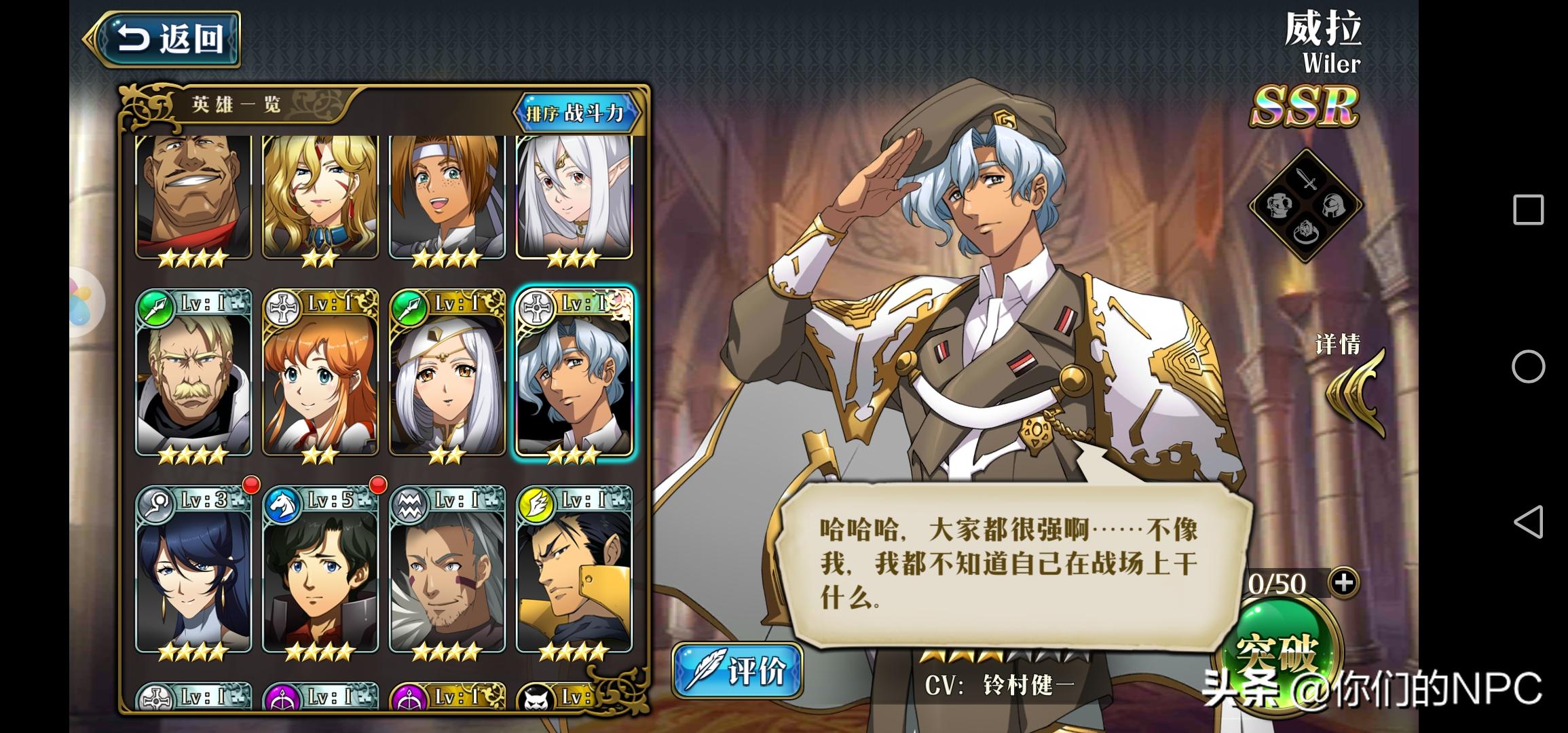Tap the Android home circle button
The image size is (1568, 733).
(x=1528, y=367)
